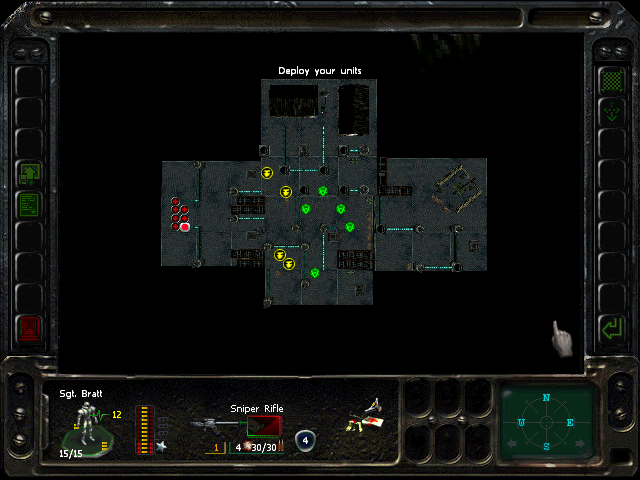
Task: Click the North marker on the compass
Action: coord(546,398)
